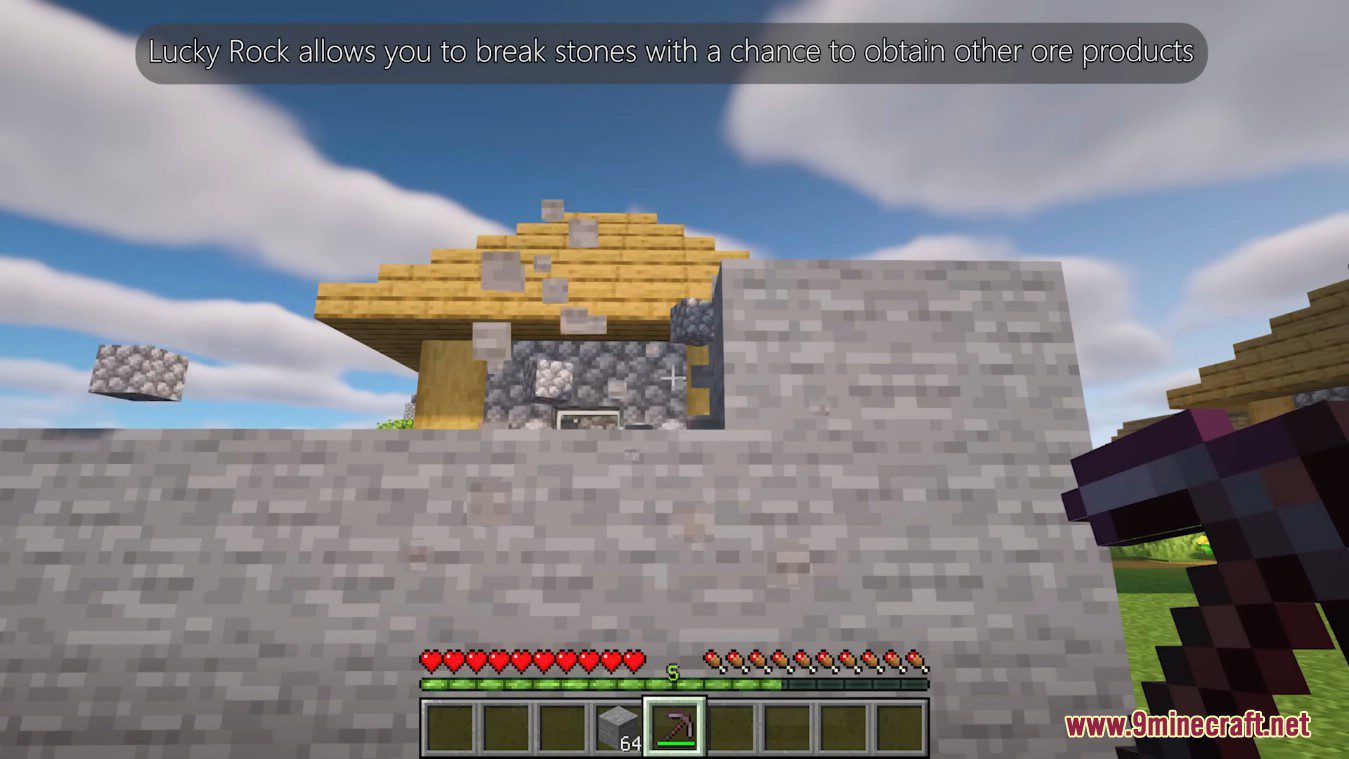Select the stone block stack of 64
This screenshot has height=759, width=1349.
click(616, 724)
